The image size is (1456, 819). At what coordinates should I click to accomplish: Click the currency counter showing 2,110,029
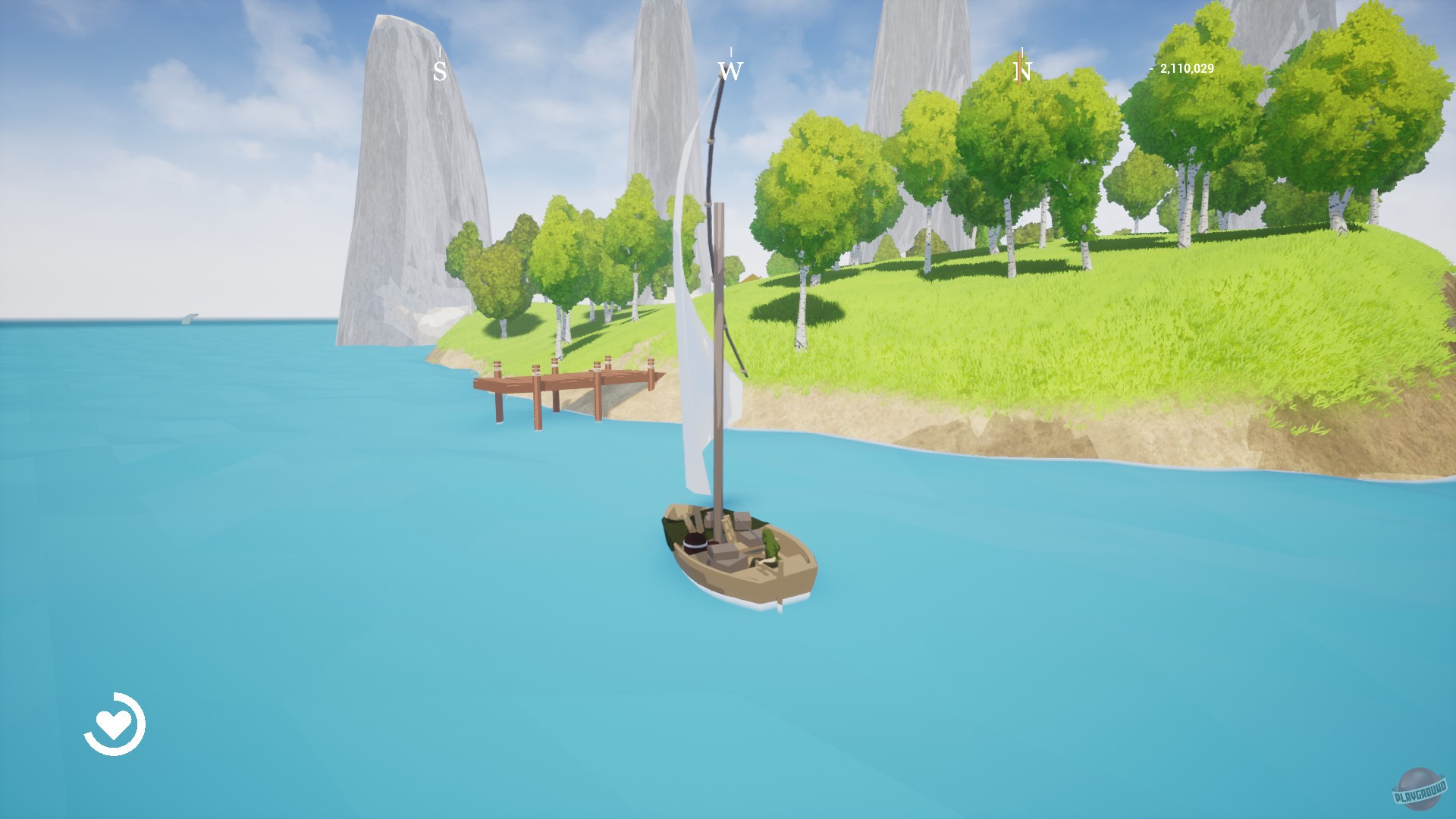(1188, 69)
